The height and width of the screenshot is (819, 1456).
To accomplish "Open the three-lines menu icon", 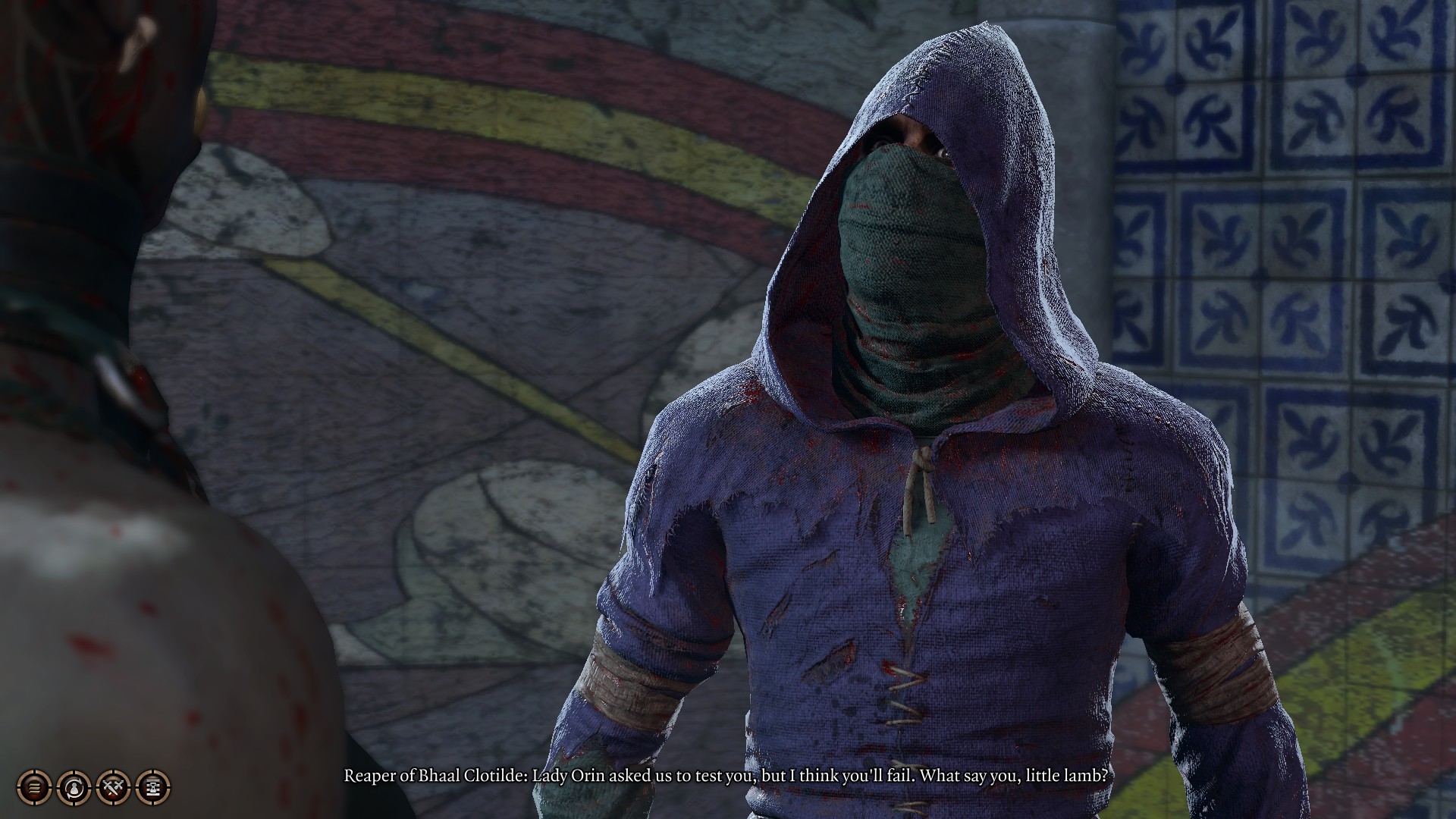I will coord(34,787).
